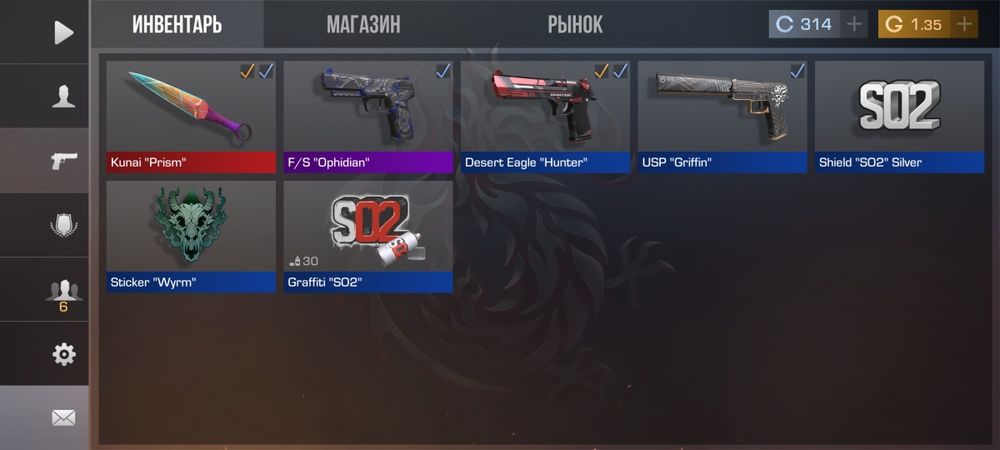This screenshot has width=1000, height=450.
Task: Open the Магазин shop tab
Action: coord(363,25)
